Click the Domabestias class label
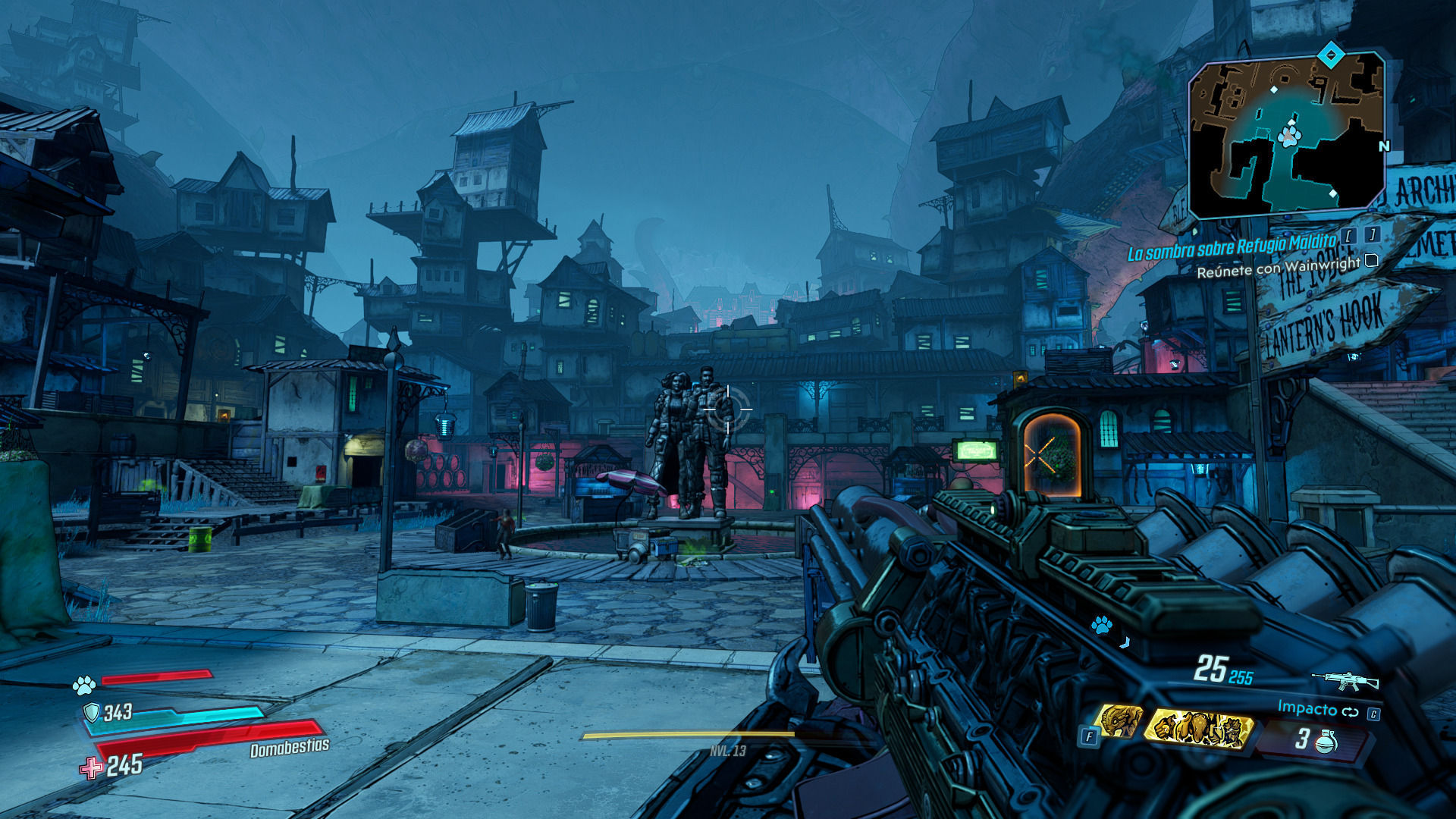 [x=290, y=748]
